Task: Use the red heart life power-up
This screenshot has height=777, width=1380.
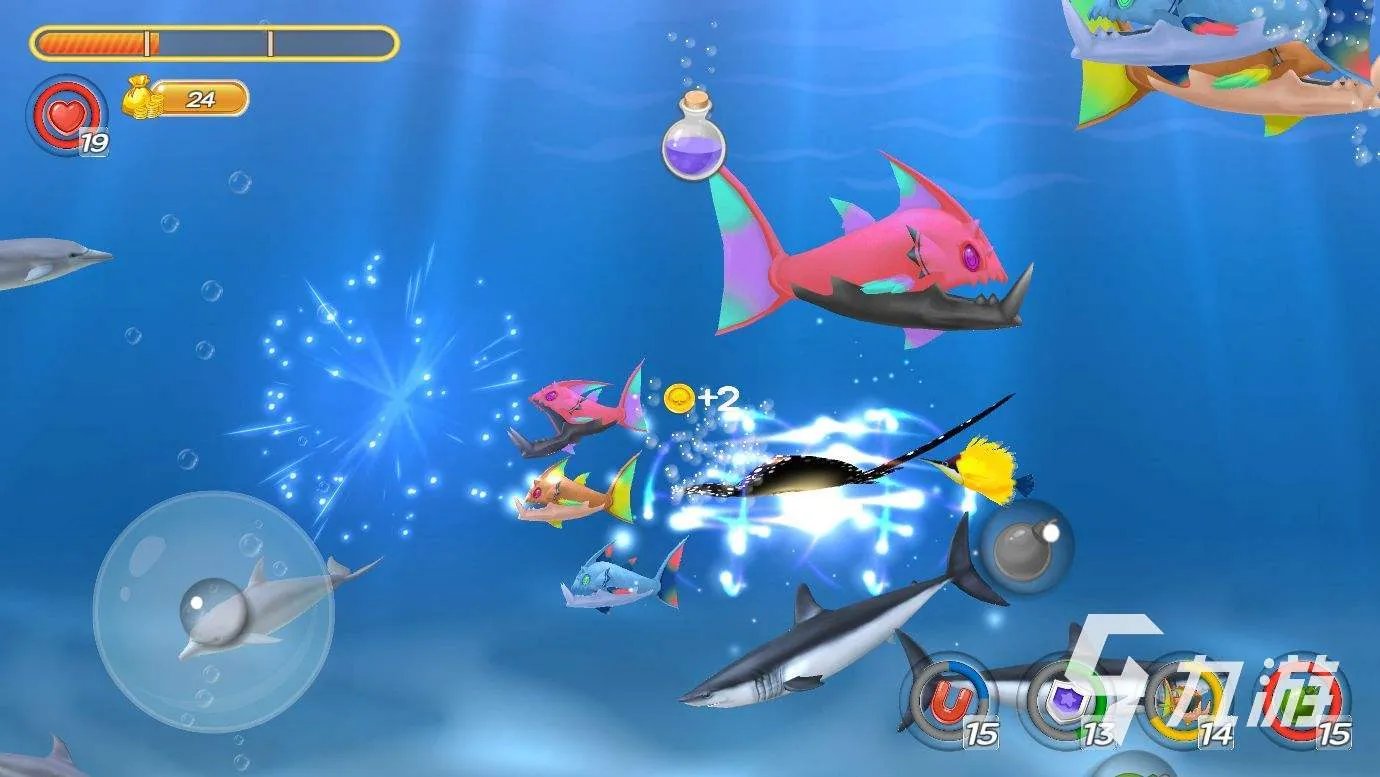Action: tap(66, 117)
